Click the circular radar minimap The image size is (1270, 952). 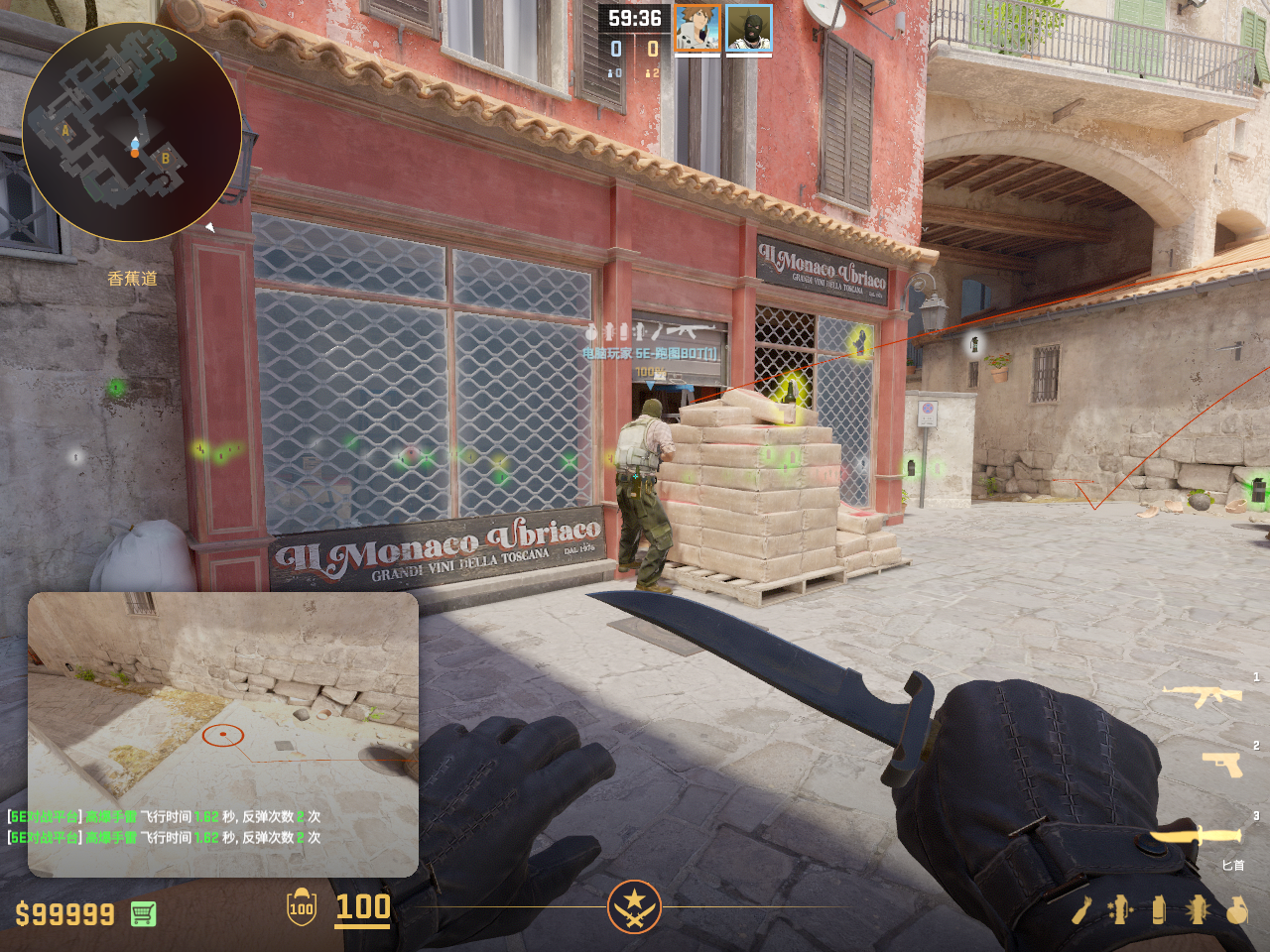tap(132, 132)
